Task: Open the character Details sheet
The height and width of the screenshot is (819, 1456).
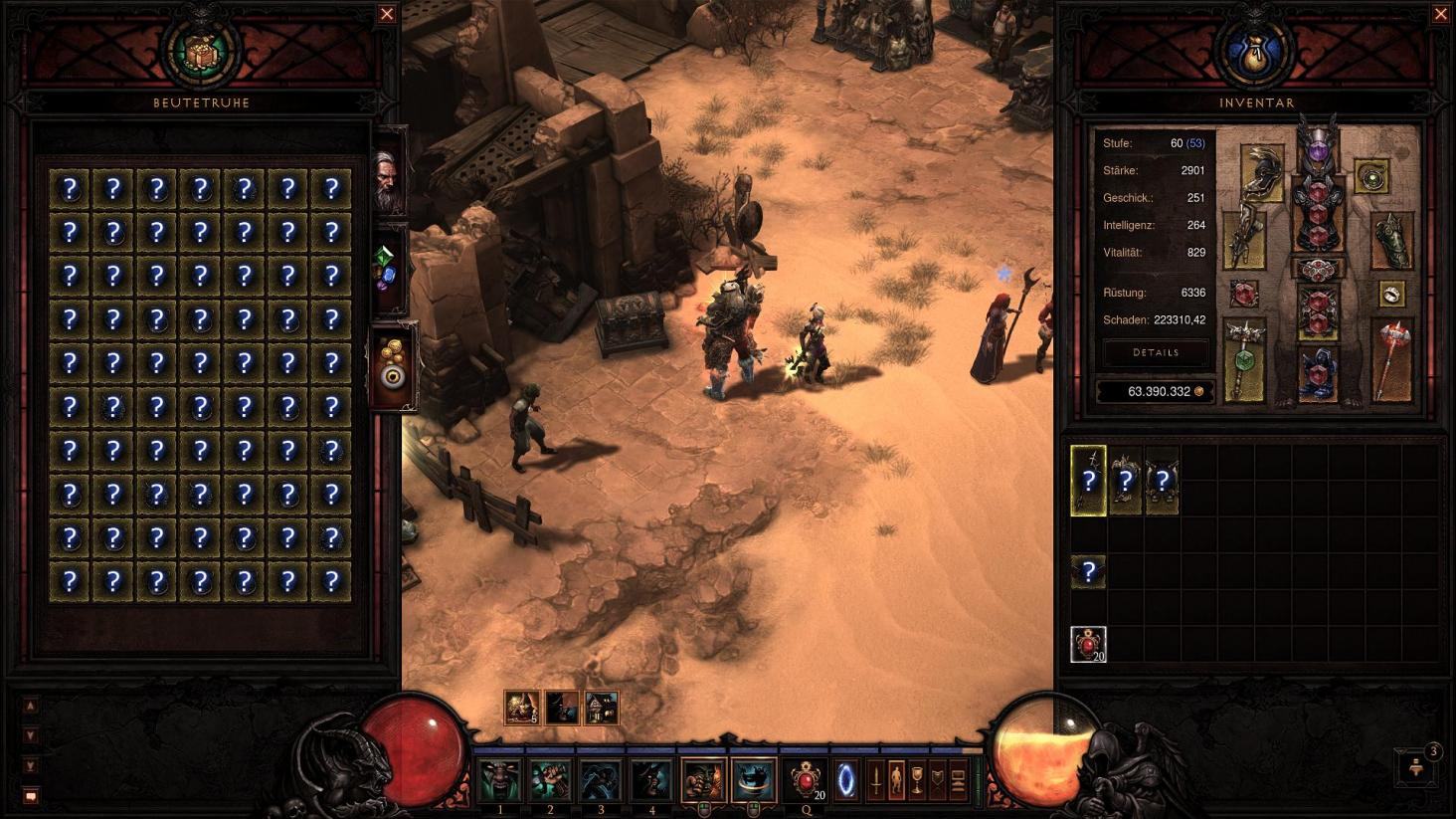Action: click(1156, 352)
